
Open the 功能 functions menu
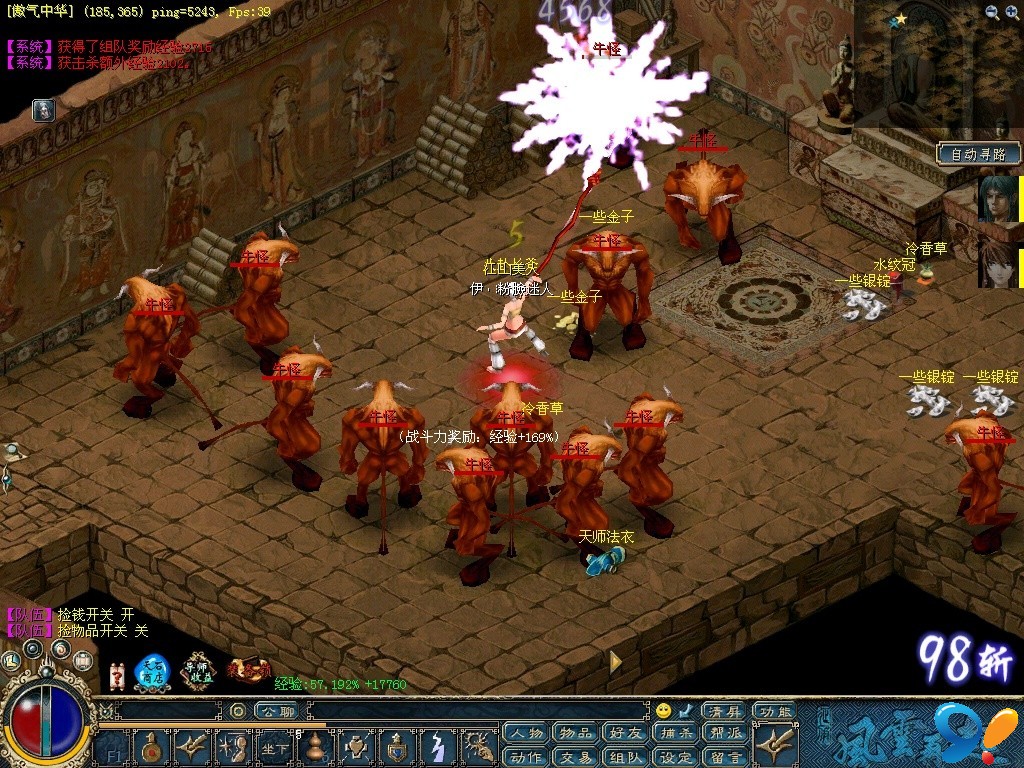(773, 711)
